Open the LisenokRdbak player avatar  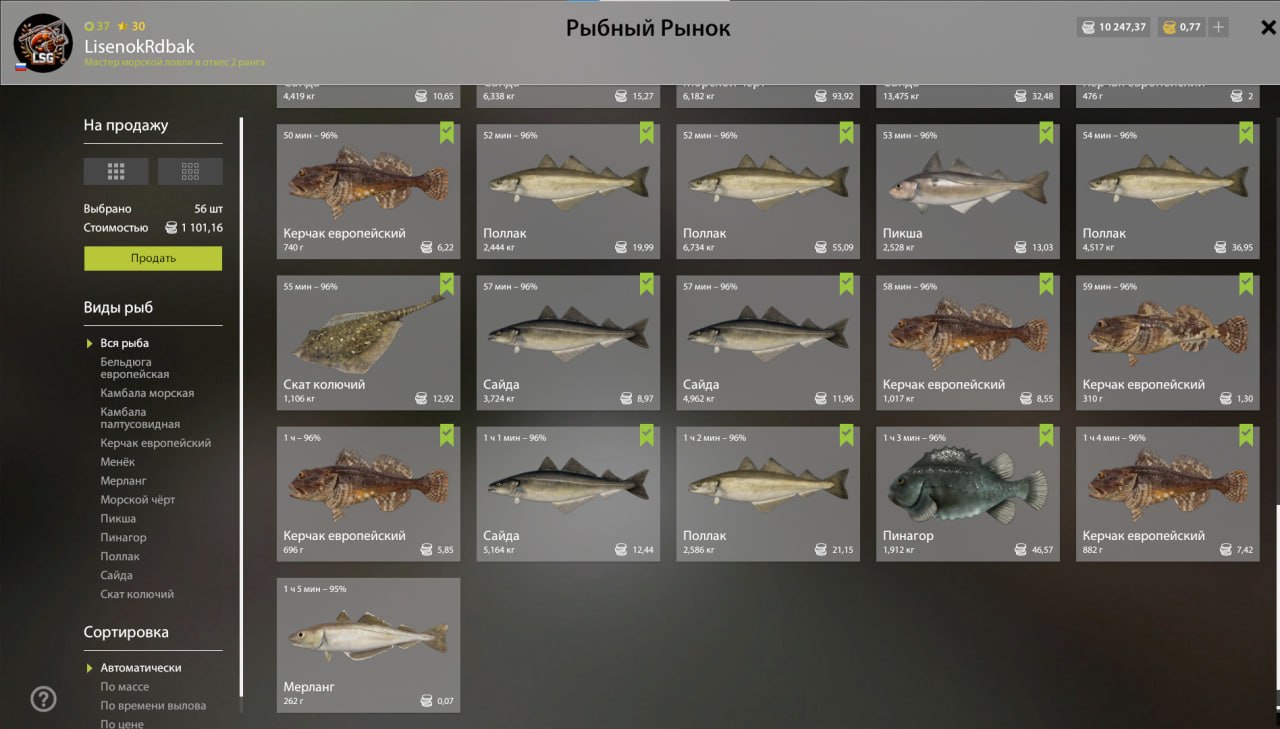pos(43,43)
